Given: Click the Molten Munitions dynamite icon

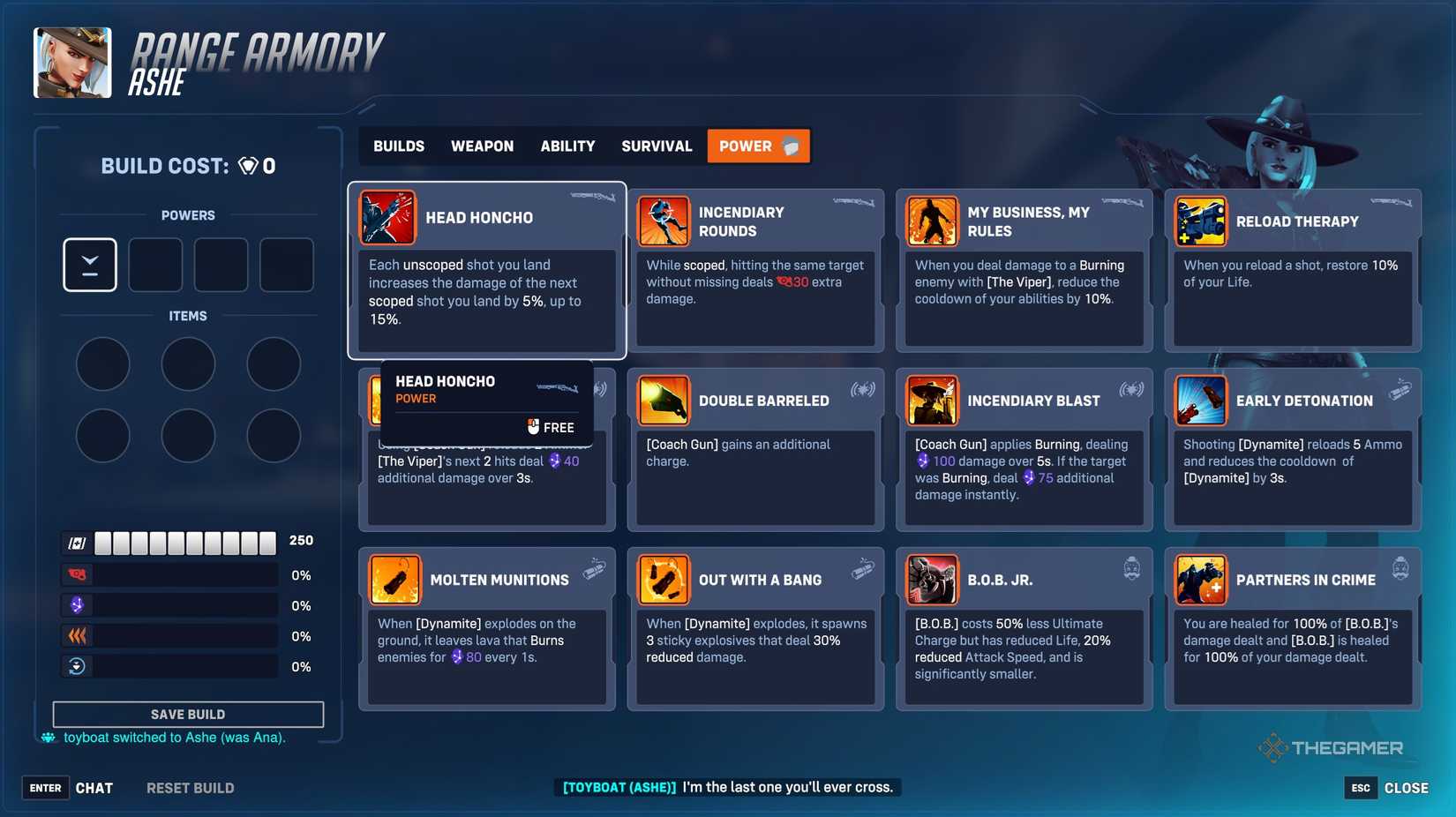Looking at the screenshot, I should pos(395,580).
